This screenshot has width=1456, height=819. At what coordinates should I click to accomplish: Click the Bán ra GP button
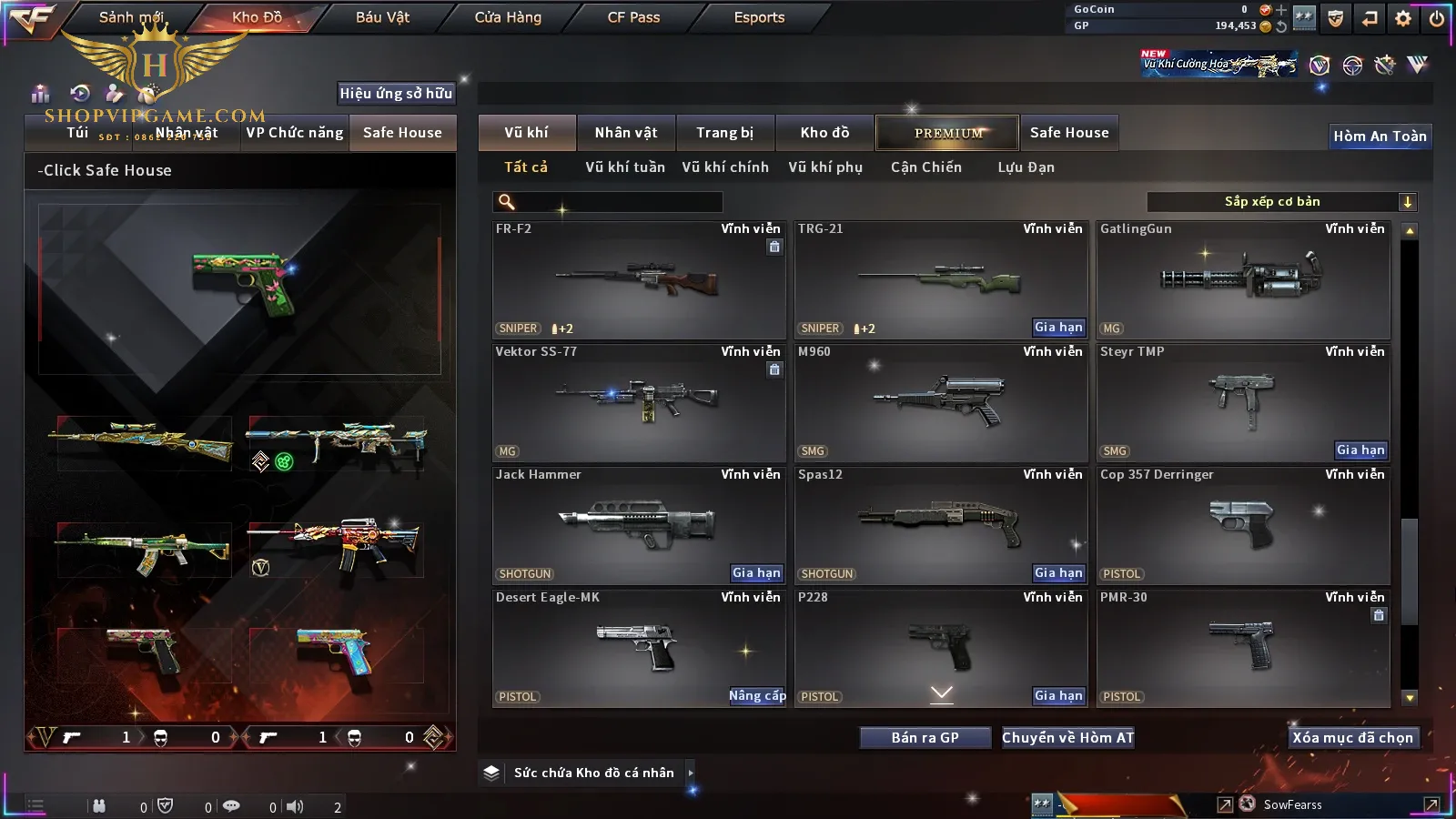925,738
